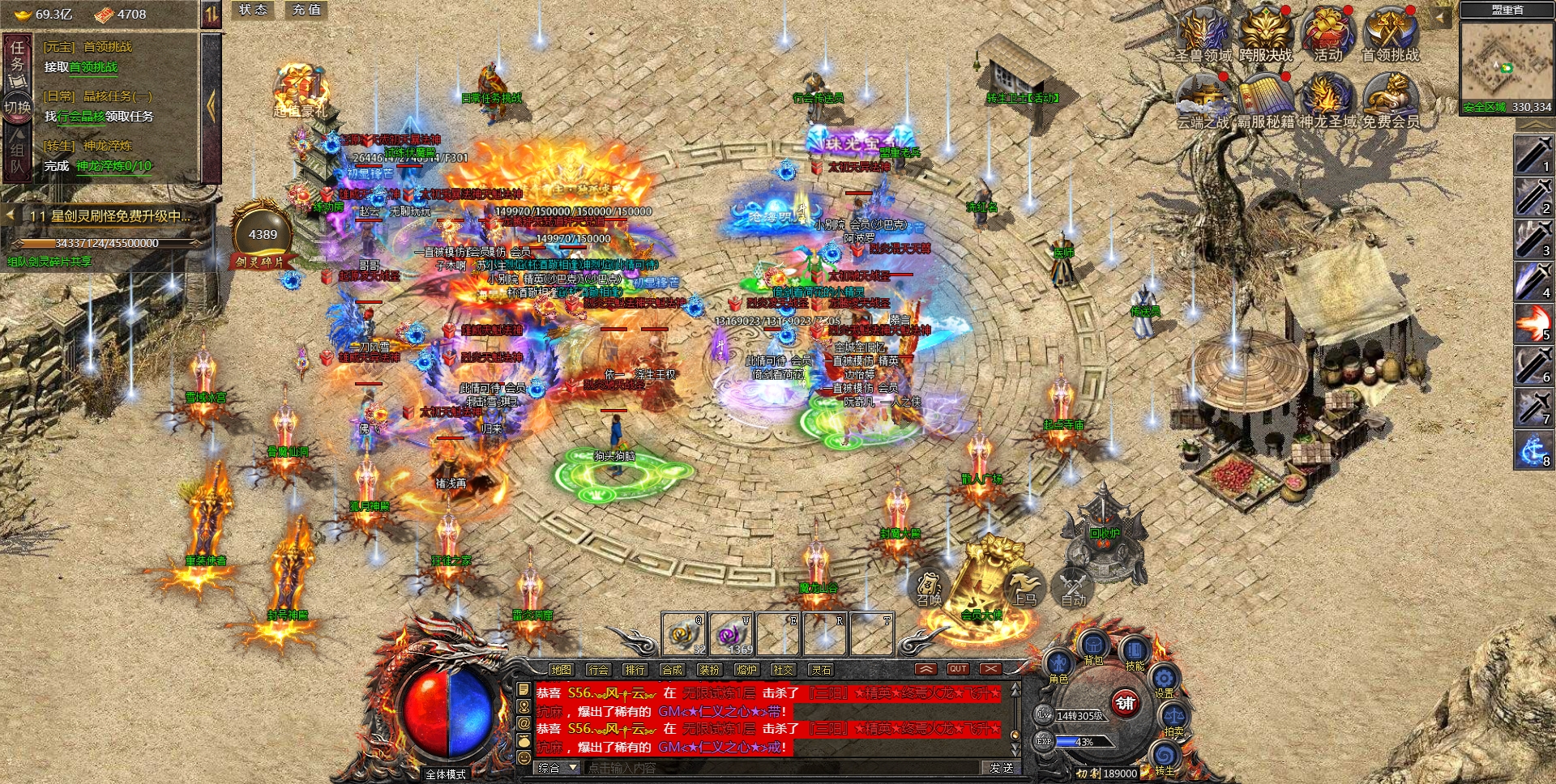The height and width of the screenshot is (784, 1556).
Task: Select the purple swirl item in W slot
Action: click(x=732, y=633)
